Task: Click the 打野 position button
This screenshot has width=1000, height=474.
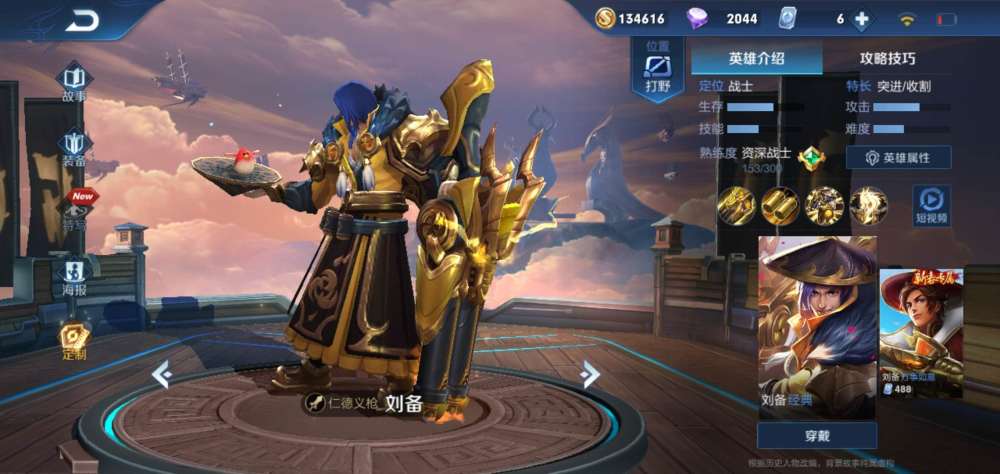Action: (x=657, y=71)
